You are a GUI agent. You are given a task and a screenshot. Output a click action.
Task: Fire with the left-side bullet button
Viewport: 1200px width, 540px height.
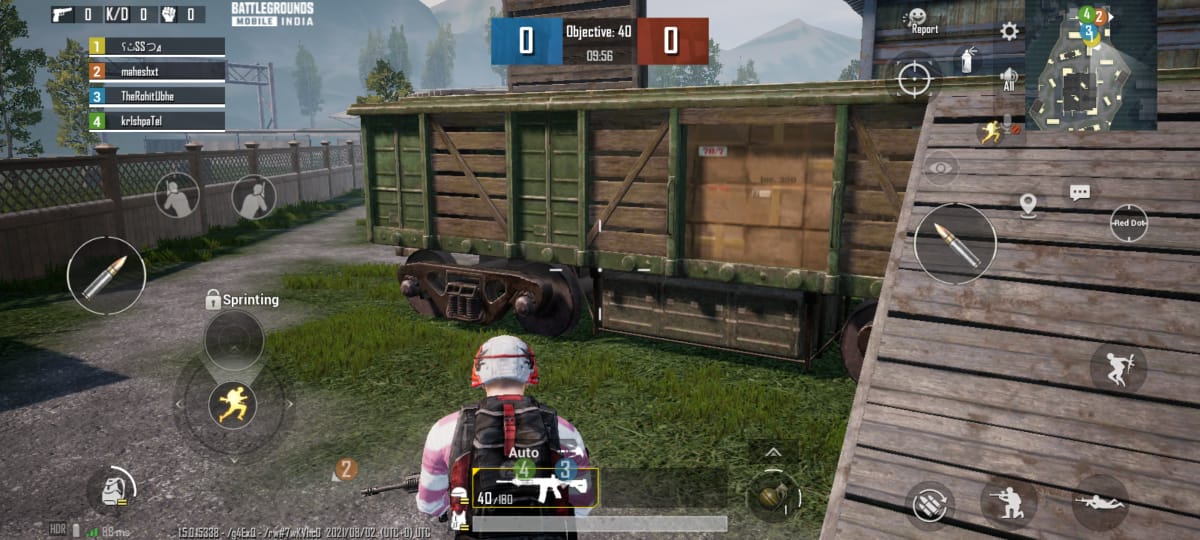point(105,276)
